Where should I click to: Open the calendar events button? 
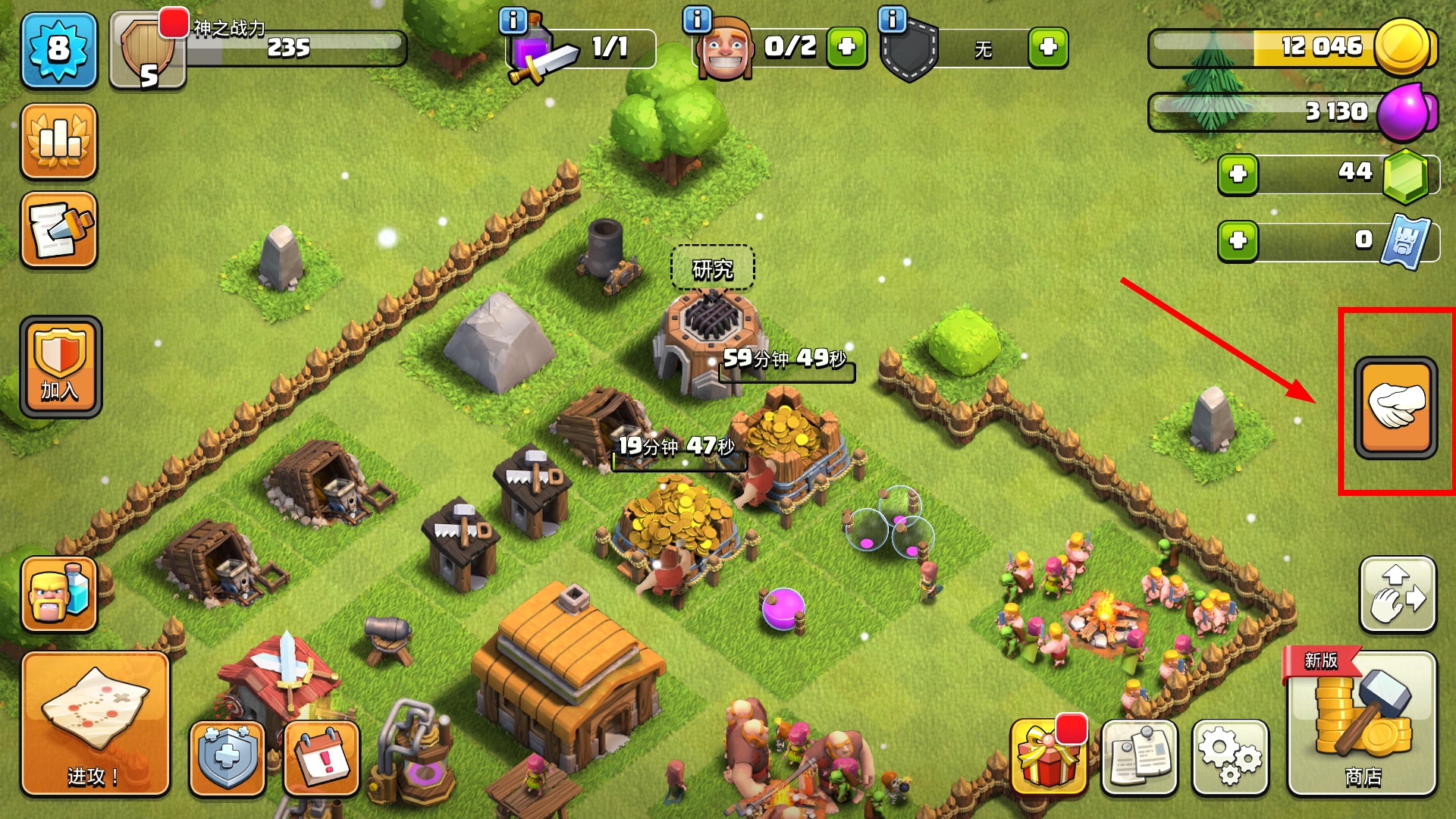322,758
